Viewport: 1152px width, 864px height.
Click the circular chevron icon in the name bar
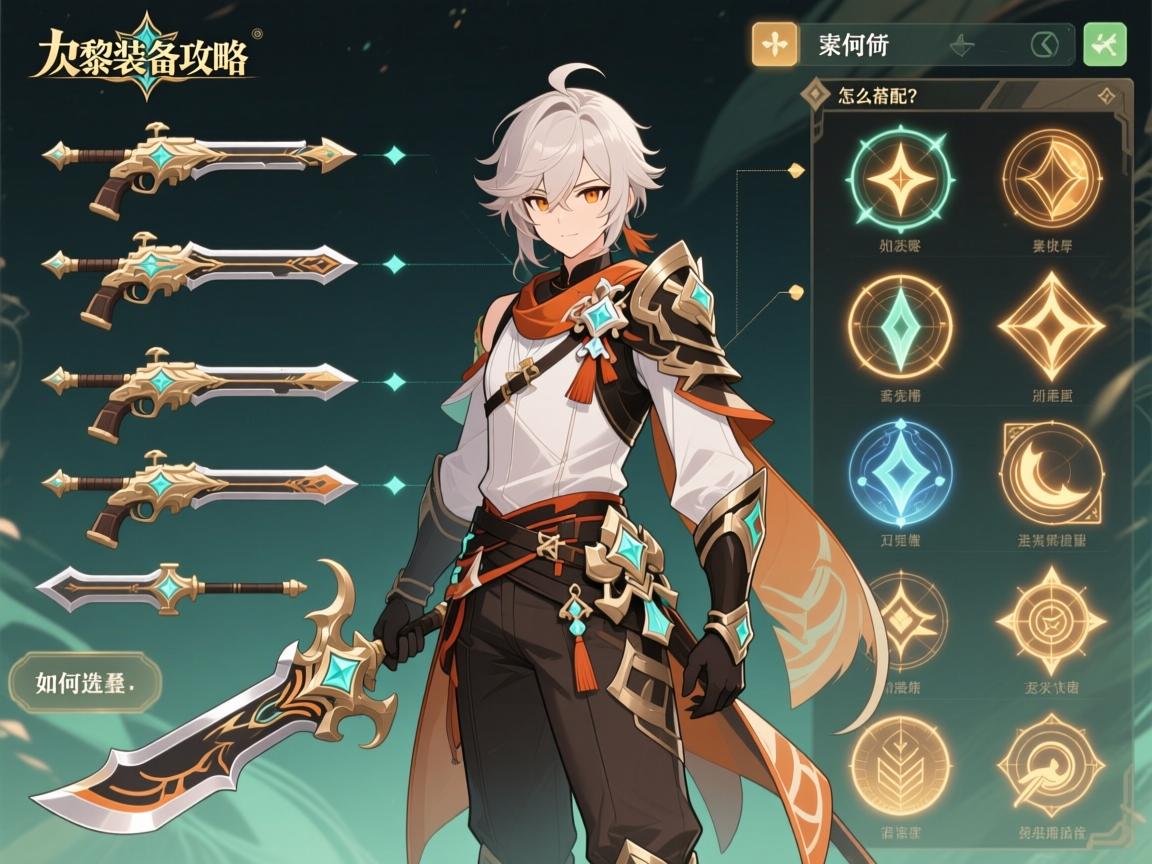tap(1043, 45)
